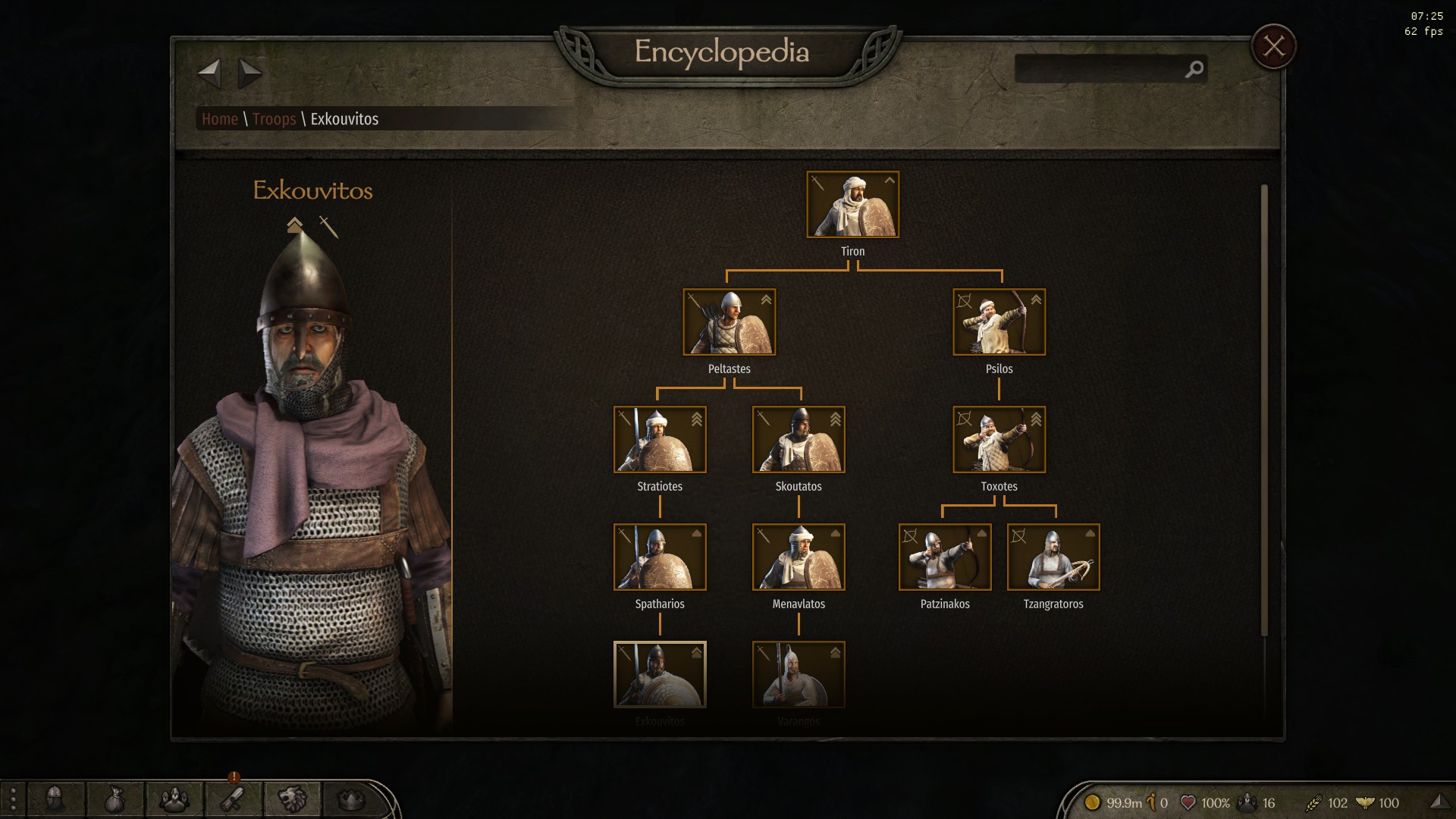
Task: Open the Peltastes troop entry
Action: click(x=729, y=322)
